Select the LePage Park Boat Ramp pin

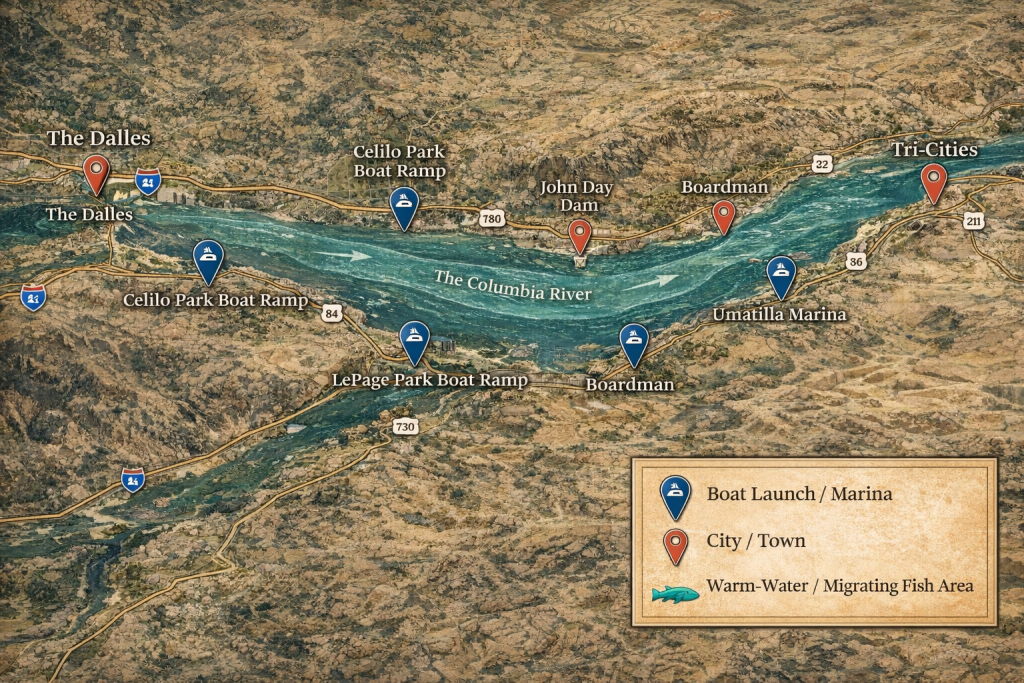click(x=414, y=341)
